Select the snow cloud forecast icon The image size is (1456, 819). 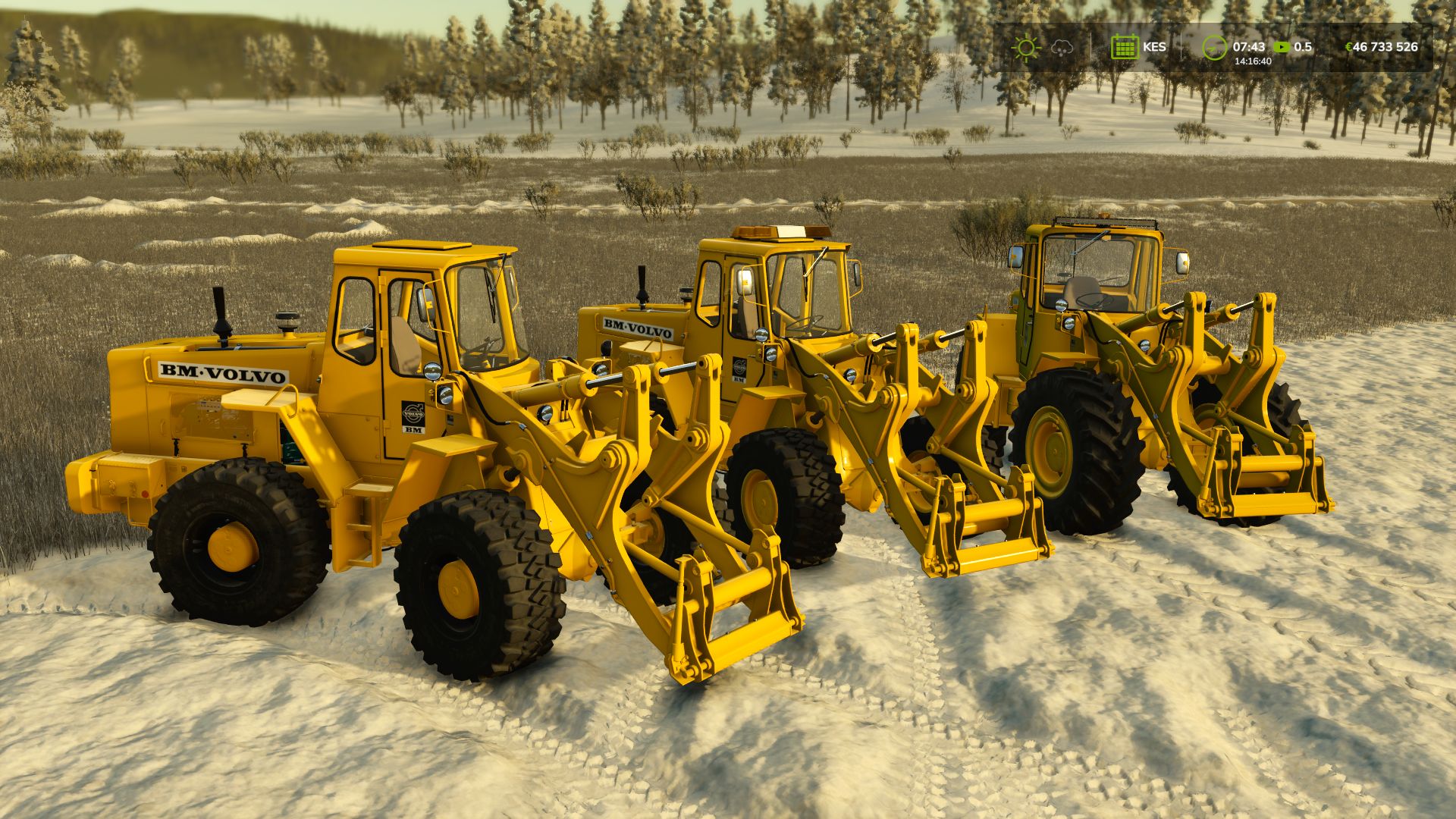pyautogui.click(x=1062, y=47)
